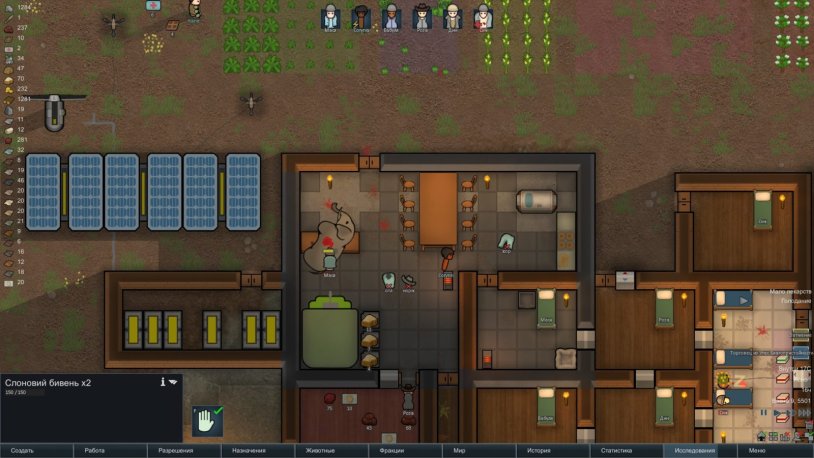Open the Разрешения (Restrictions) tab
This screenshot has height=458, width=814.
(176, 451)
